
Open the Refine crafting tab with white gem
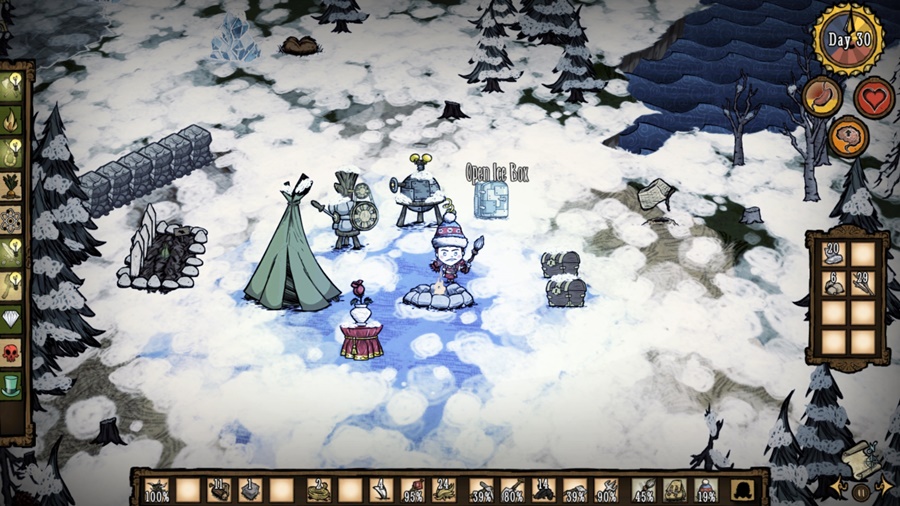[x=11, y=318]
